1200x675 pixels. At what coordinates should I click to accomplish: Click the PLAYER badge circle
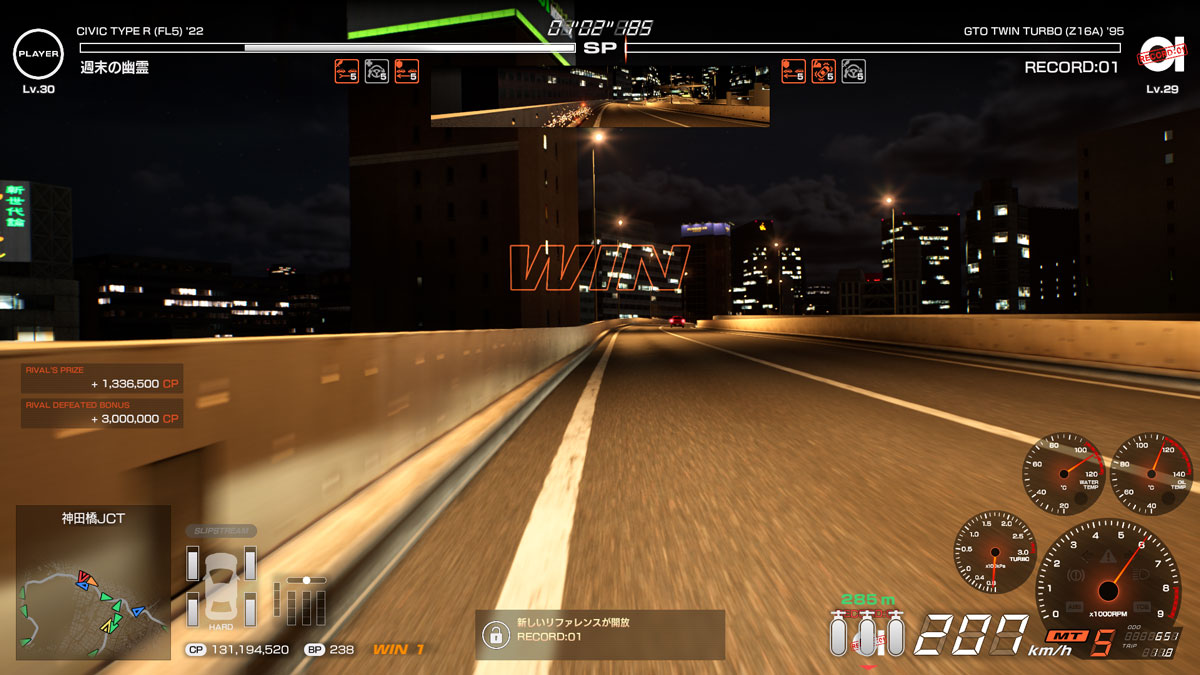point(38,53)
